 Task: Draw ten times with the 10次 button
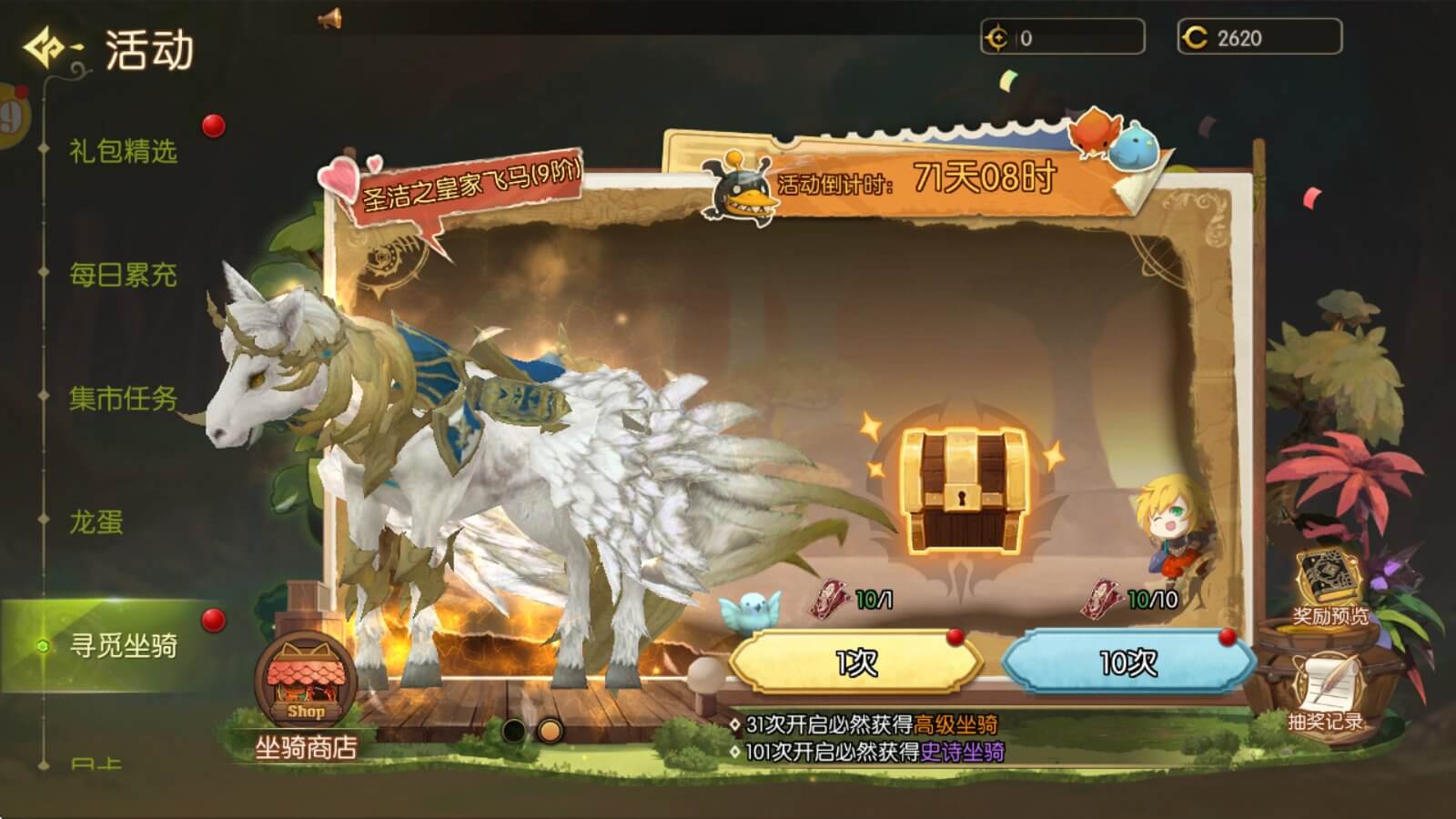(1128, 662)
